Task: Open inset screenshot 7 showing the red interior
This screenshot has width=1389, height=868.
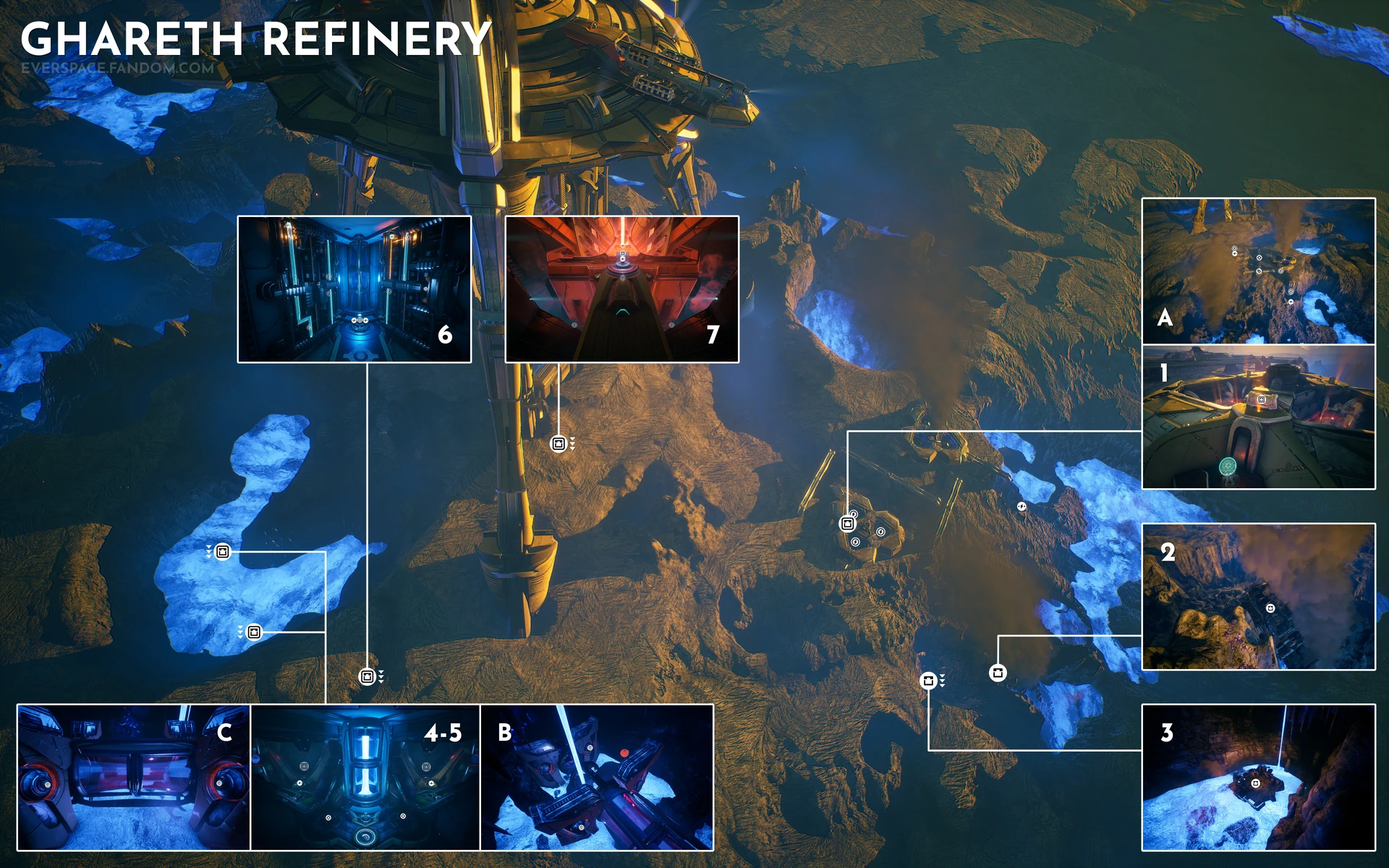Action: coord(622,289)
